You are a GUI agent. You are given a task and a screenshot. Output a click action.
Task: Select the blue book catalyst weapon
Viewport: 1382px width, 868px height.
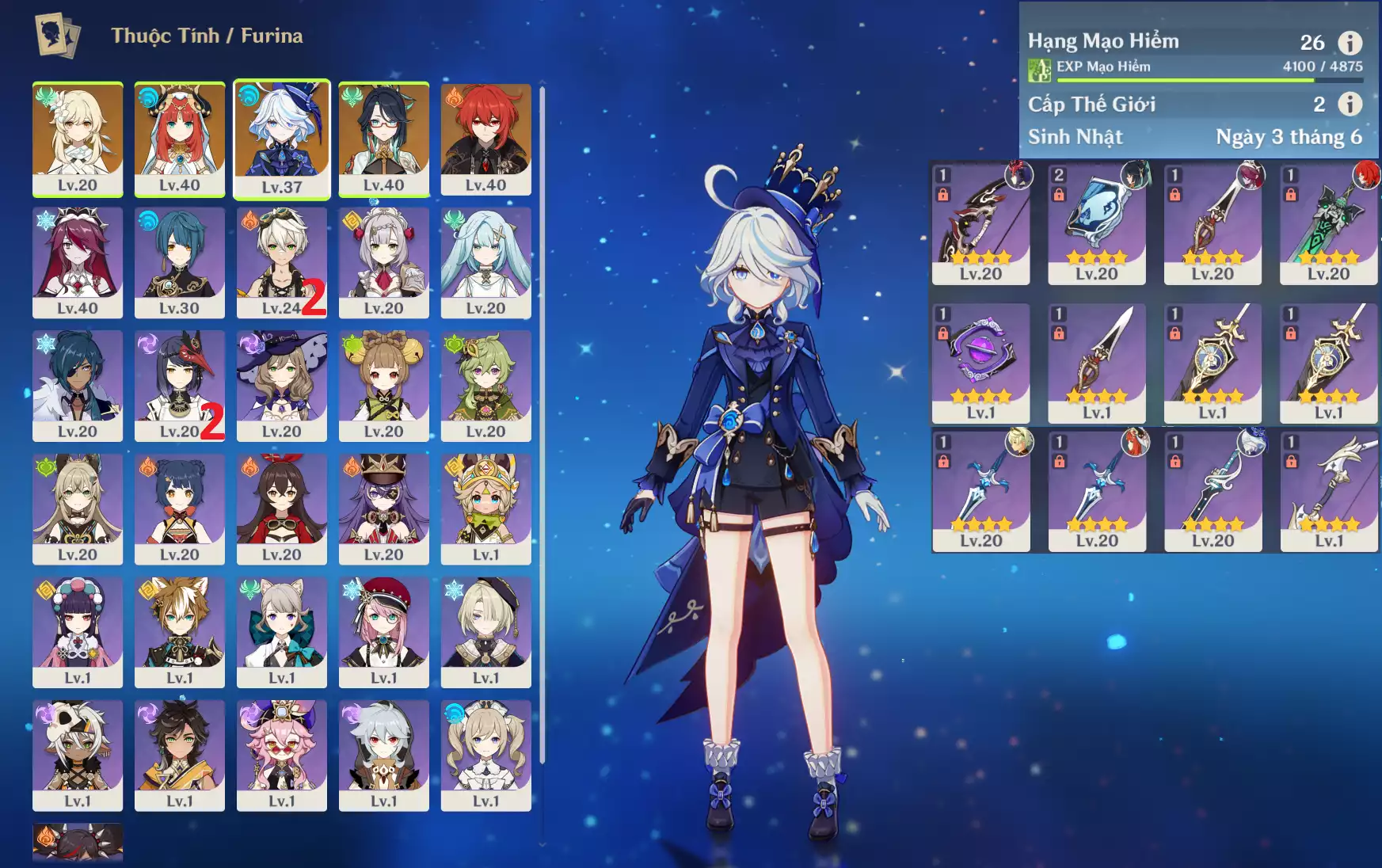[x=1096, y=223]
